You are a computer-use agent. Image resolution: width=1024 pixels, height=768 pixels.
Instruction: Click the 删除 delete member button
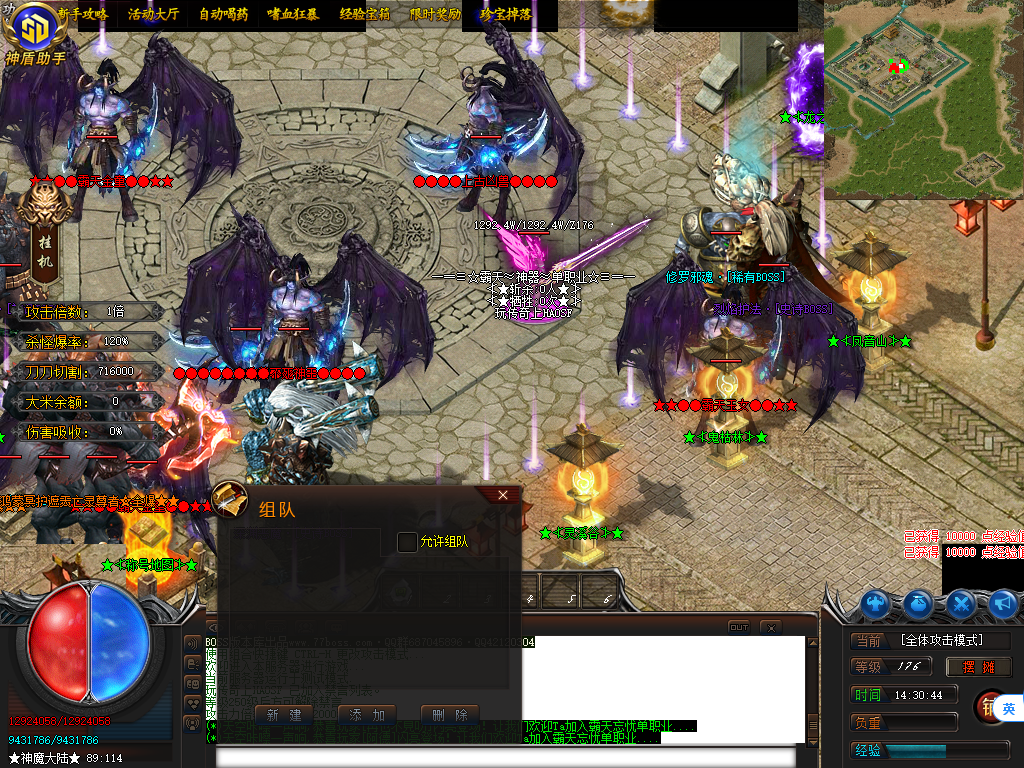[x=449, y=715]
